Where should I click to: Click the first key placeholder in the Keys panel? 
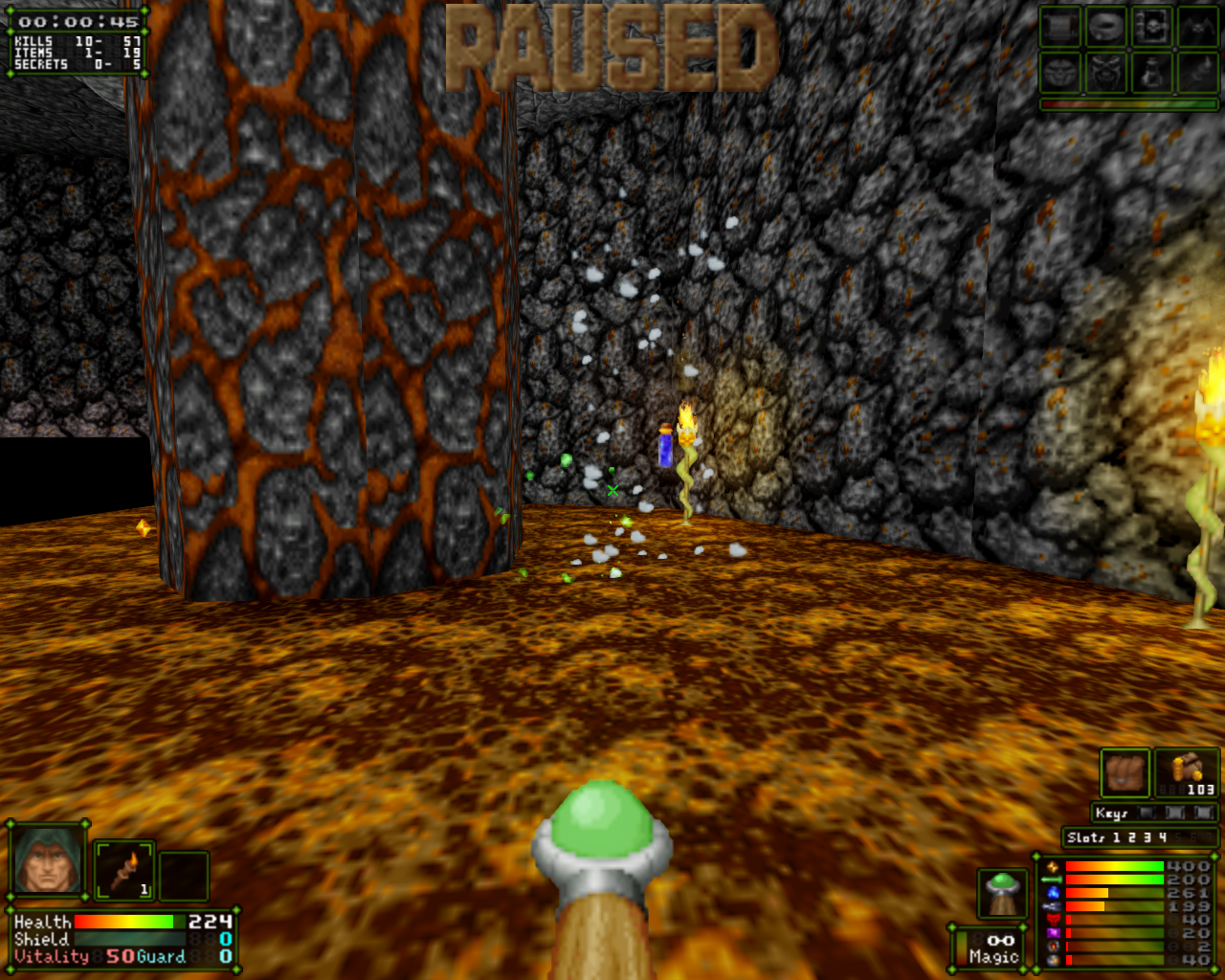[x=1147, y=813]
